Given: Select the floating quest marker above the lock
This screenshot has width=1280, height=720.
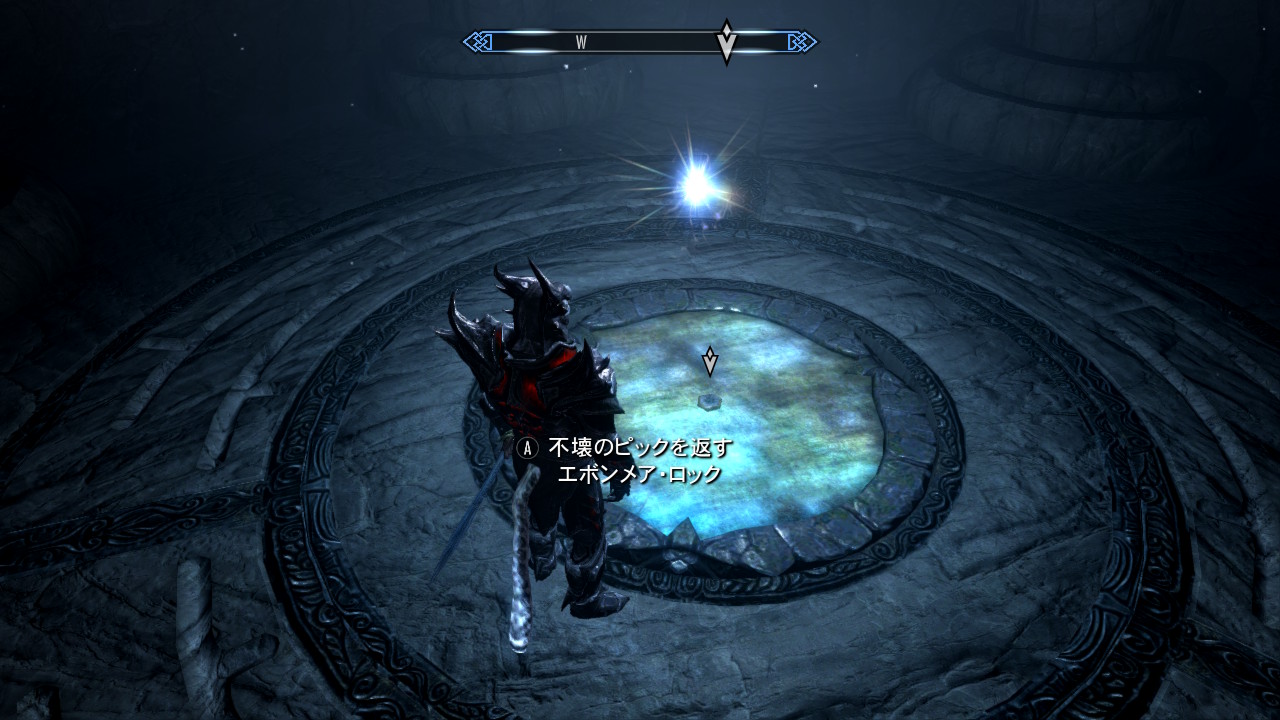Looking at the screenshot, I should click(710, 361).
